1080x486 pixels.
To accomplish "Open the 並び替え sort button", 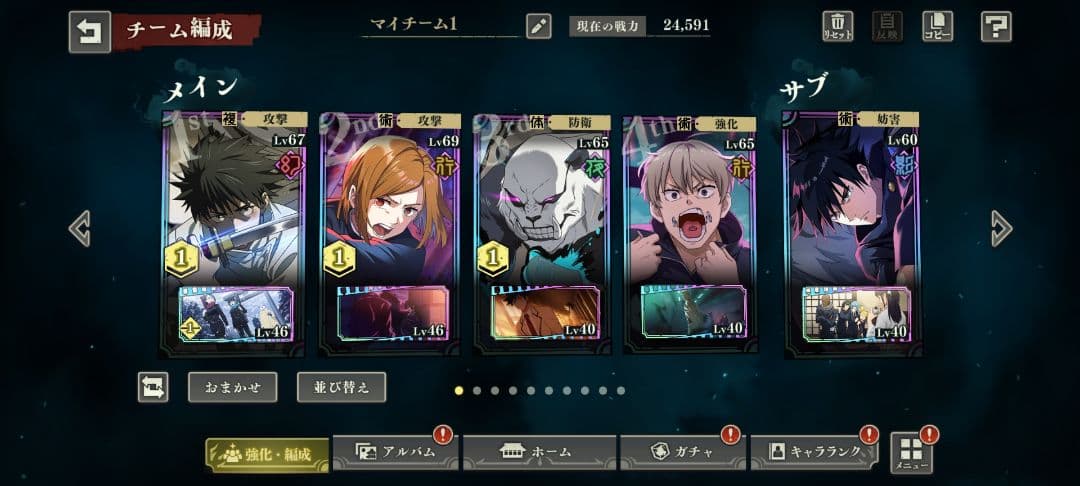I will (341, 387).
